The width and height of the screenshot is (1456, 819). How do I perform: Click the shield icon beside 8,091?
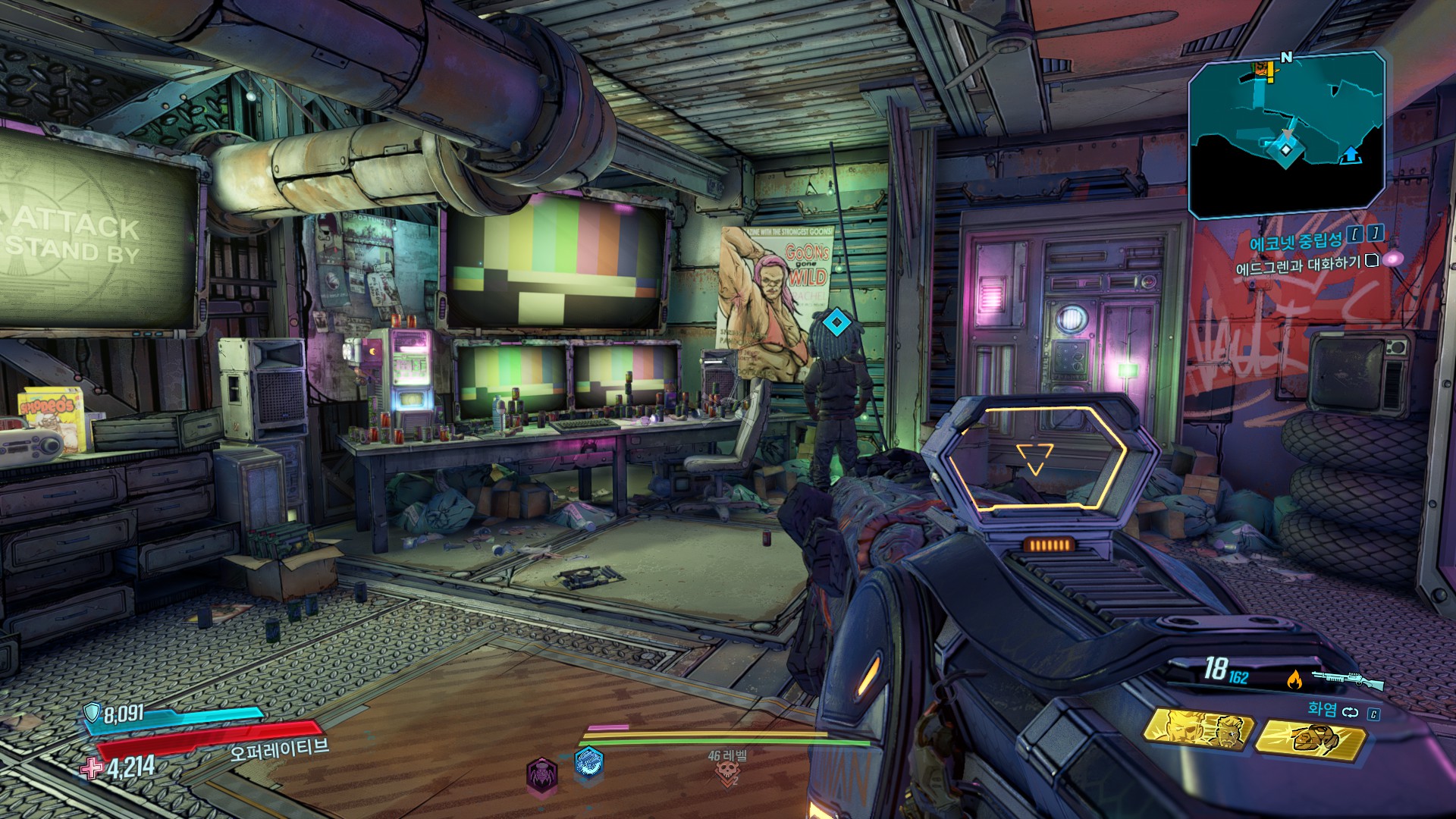pyautogui.click(x=92, y=712)
